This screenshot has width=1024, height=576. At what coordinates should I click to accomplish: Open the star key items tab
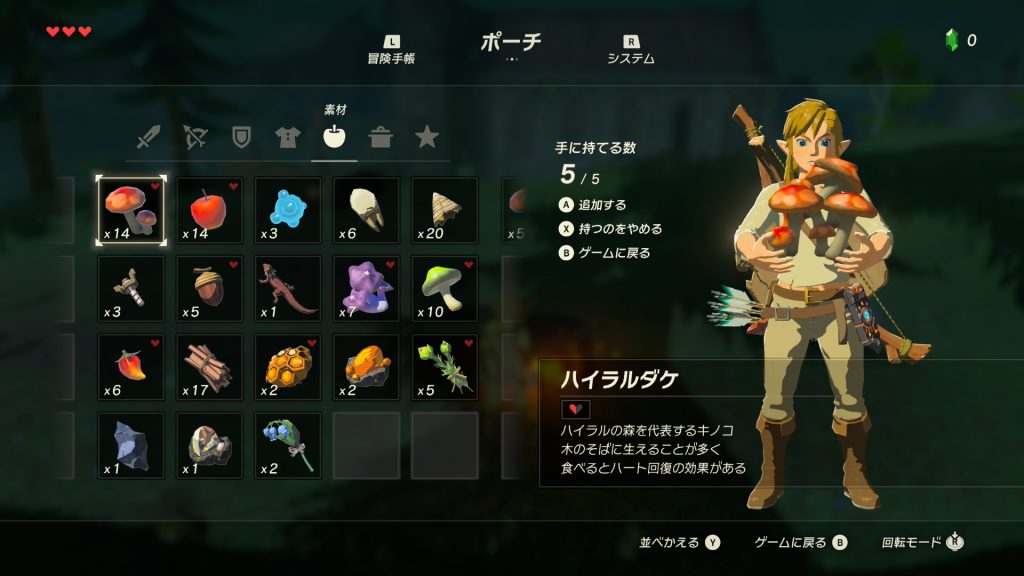click(427, 137)
